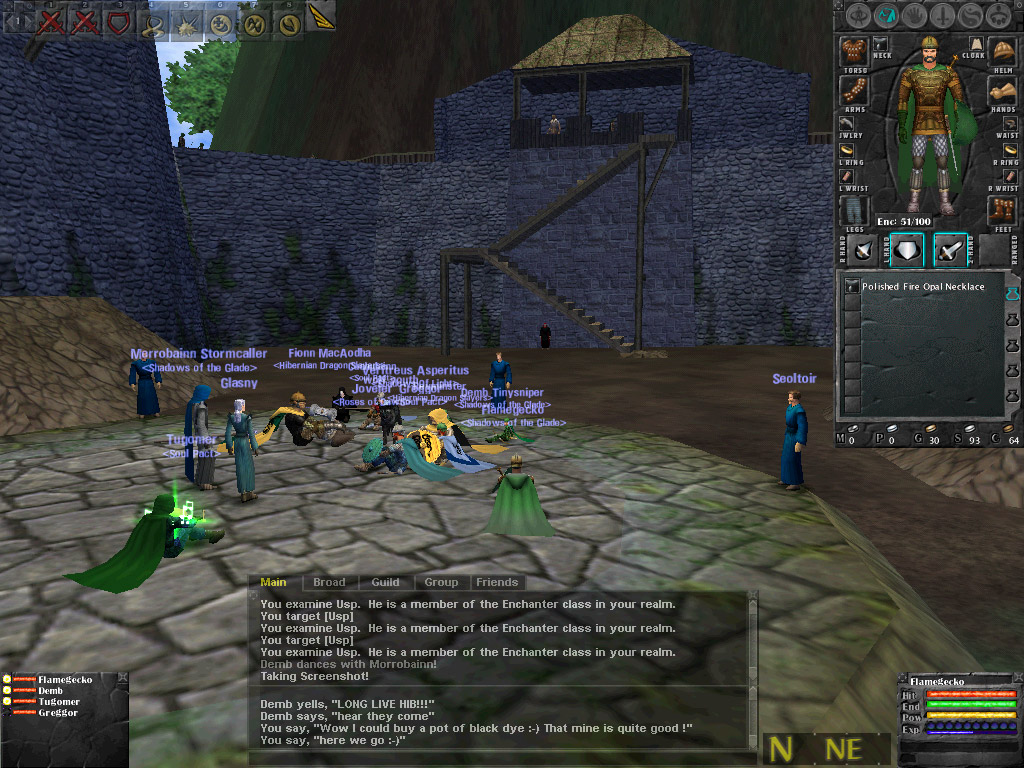Select the Group chat tab
1024x768 pixels.
click(441, 582)
